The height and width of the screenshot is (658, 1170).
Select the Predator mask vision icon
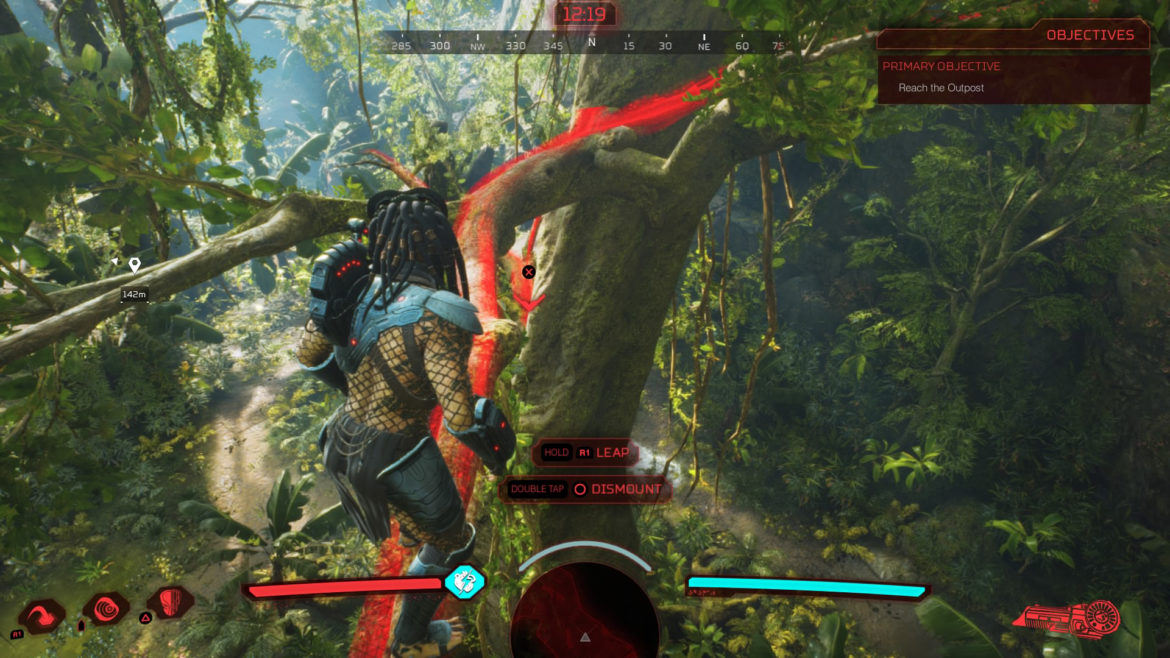(174, 602)
